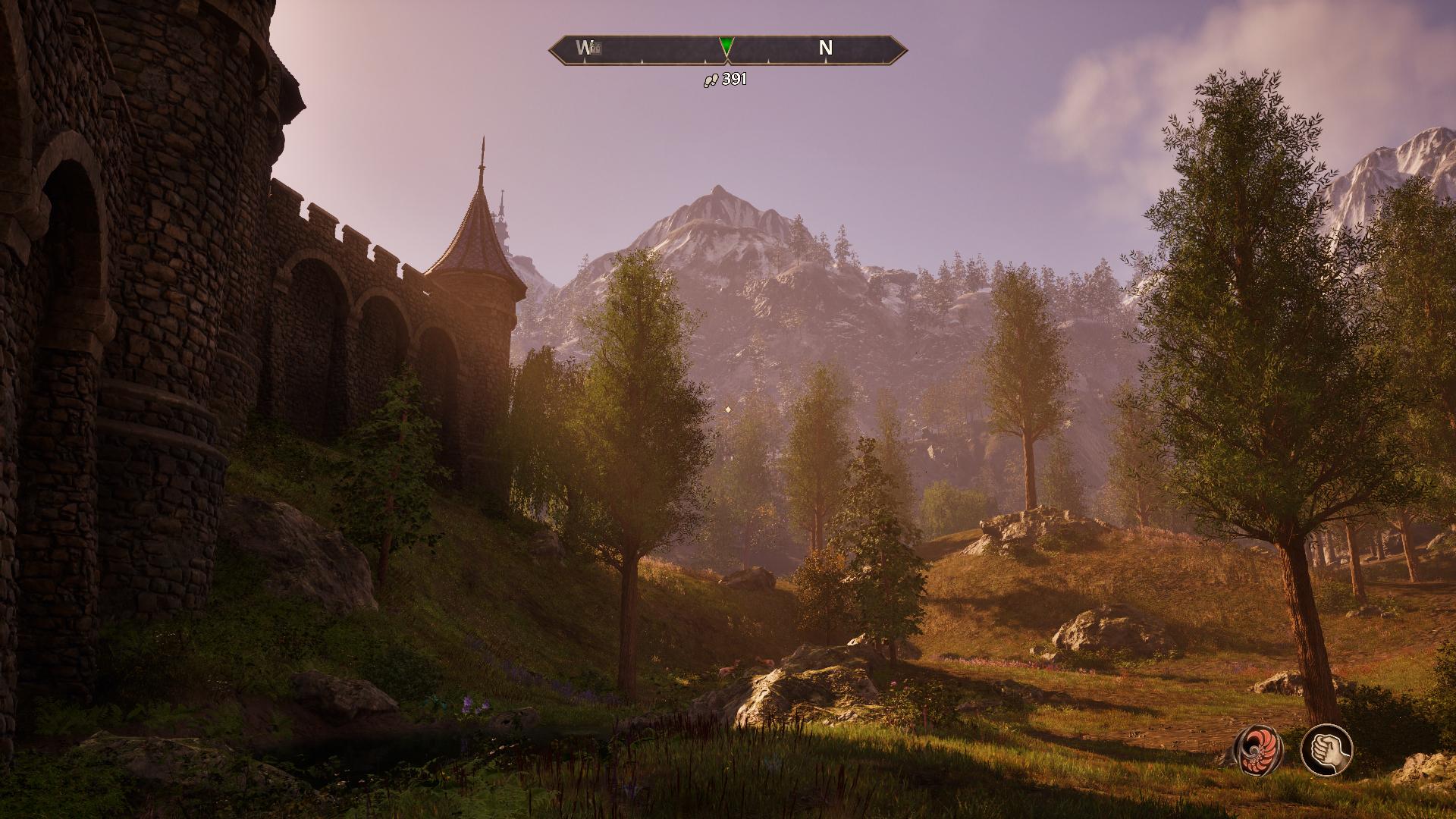Click the red swirl spell icon

(1260, 749)
